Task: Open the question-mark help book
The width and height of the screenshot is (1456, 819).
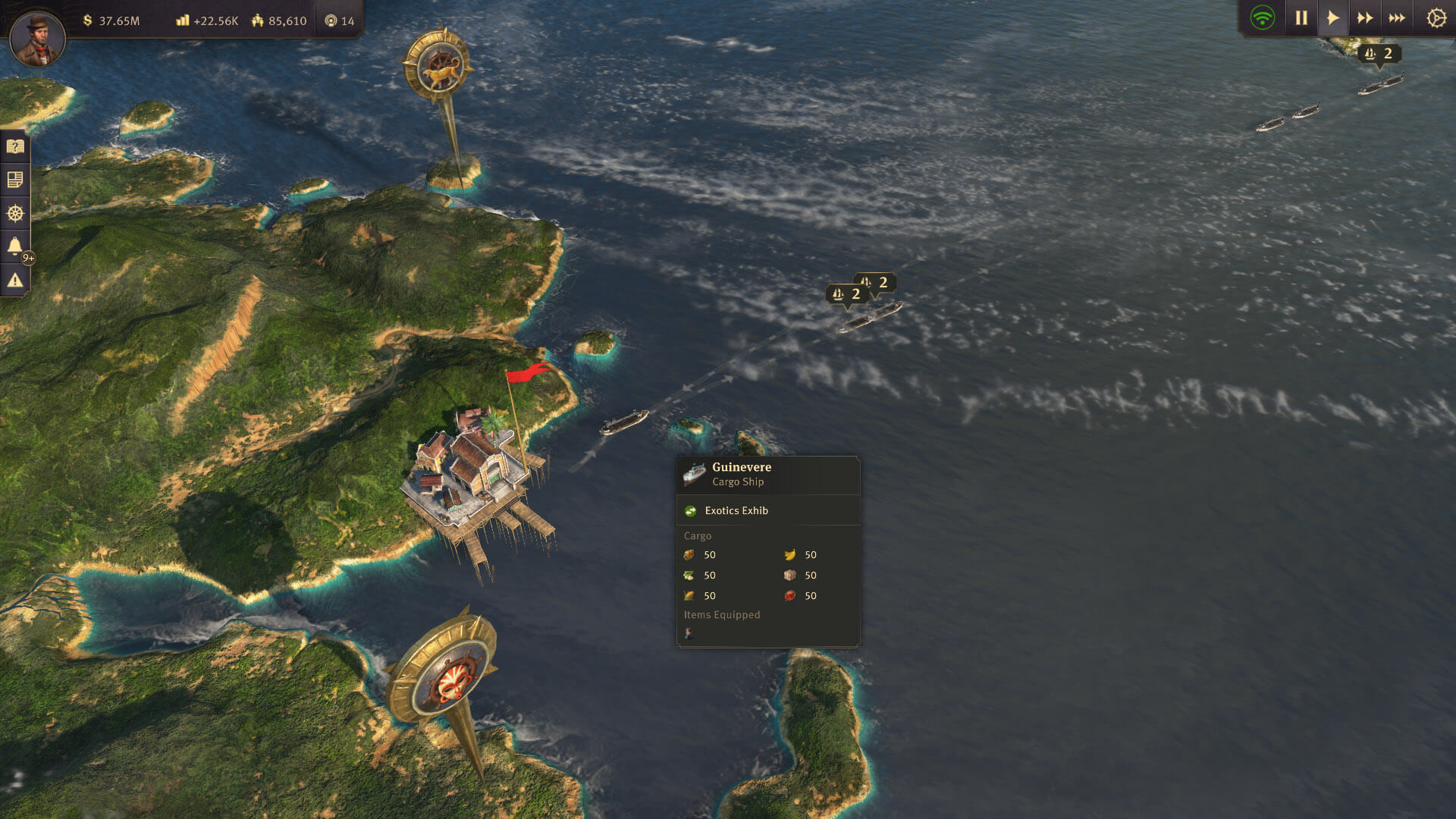Action: [15, 146]
